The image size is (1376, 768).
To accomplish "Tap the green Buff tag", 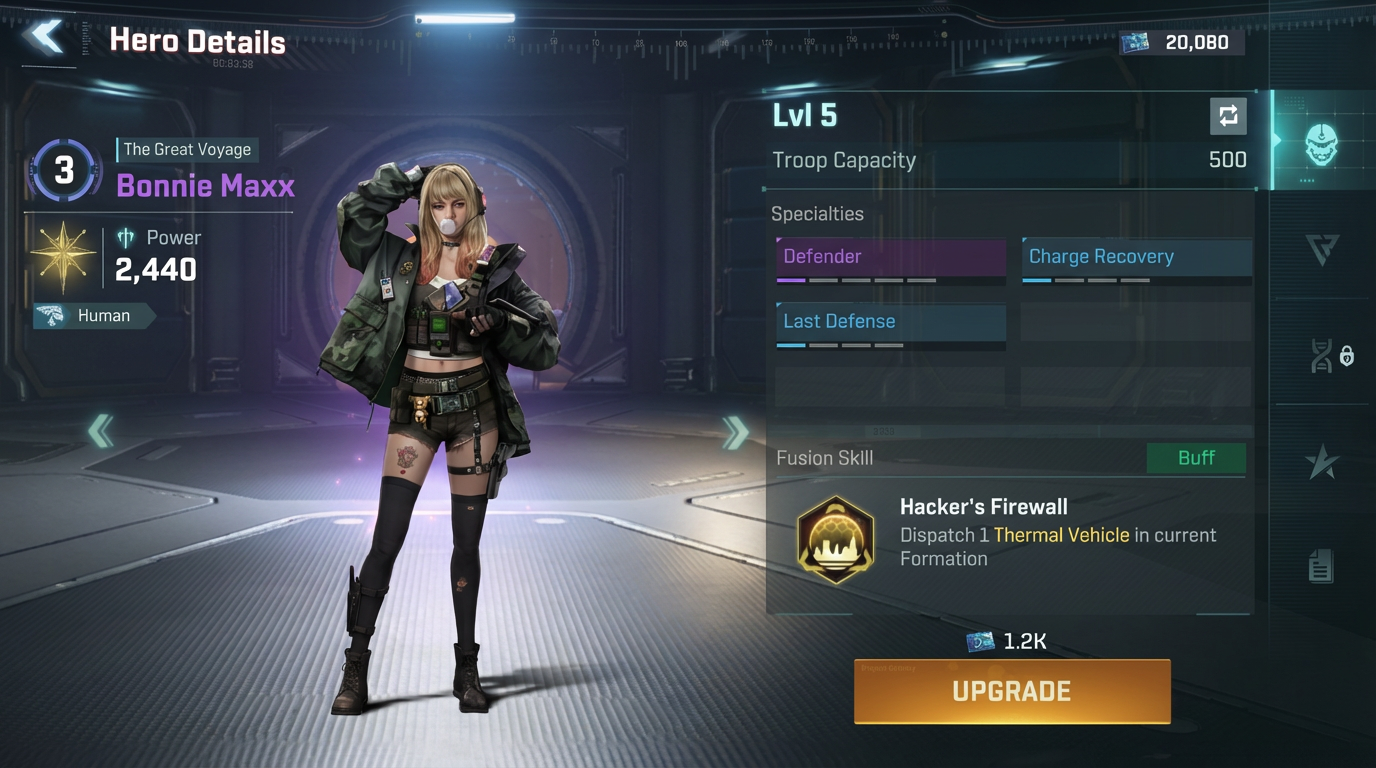I will point(1195,458).
